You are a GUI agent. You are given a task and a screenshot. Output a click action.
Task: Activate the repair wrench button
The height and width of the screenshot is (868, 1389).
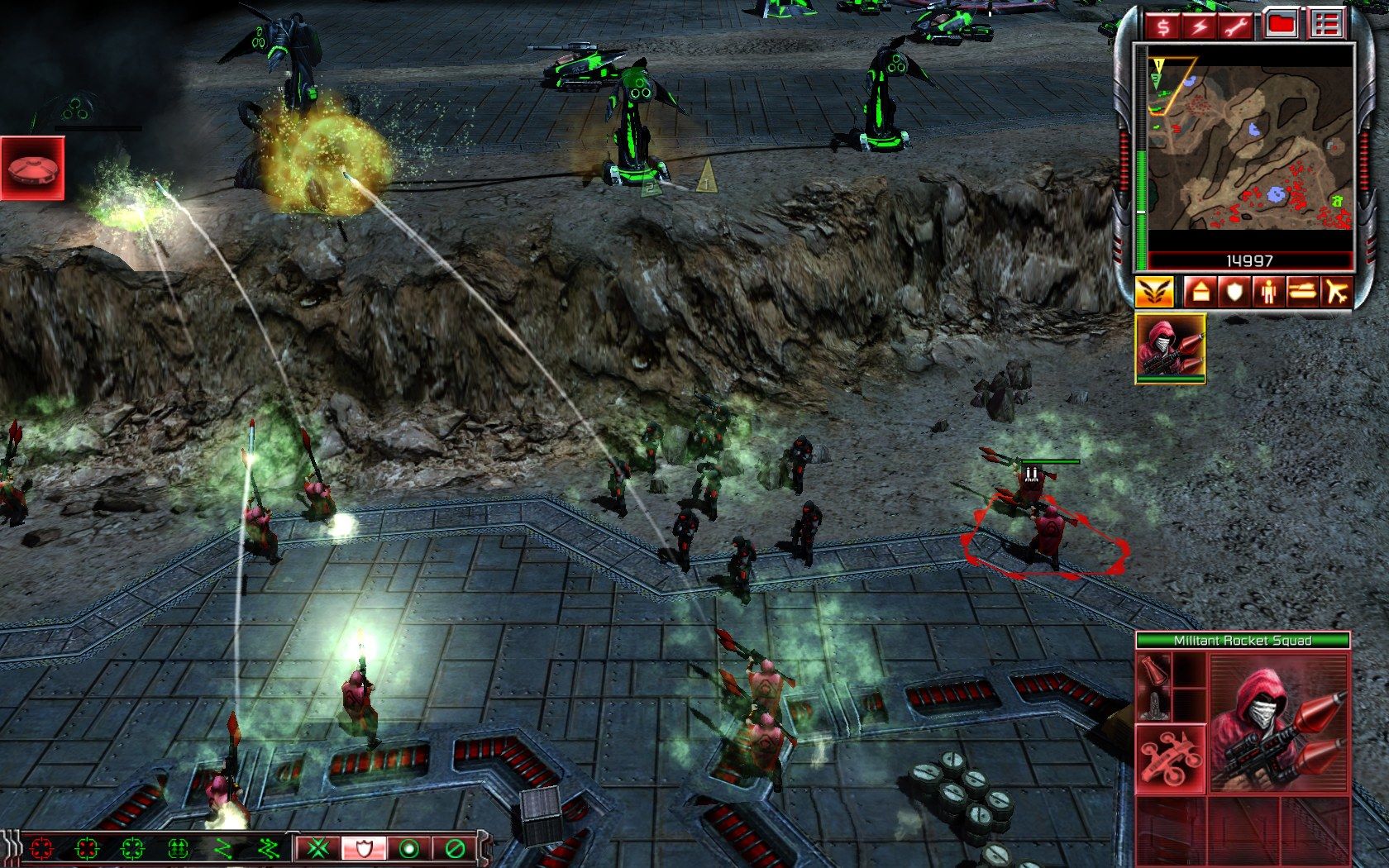pos(1237,26)
